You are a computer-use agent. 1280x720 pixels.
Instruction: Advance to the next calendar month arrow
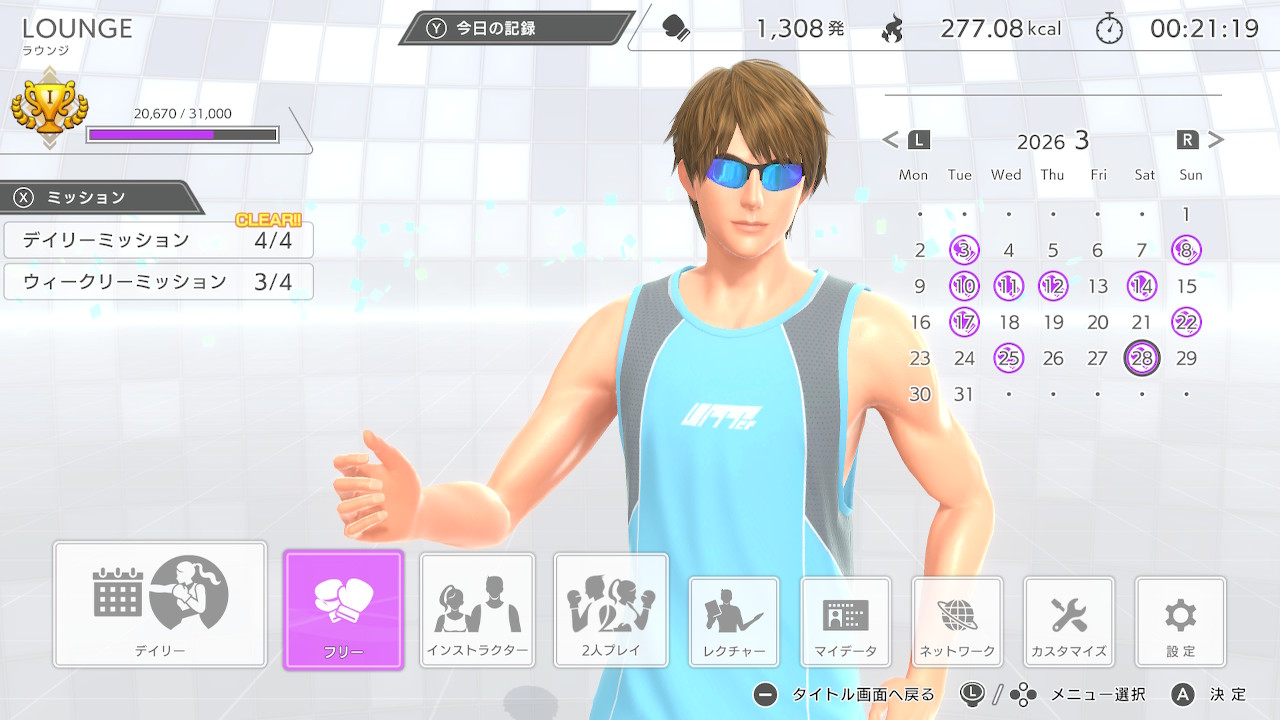click(1216, 140)
